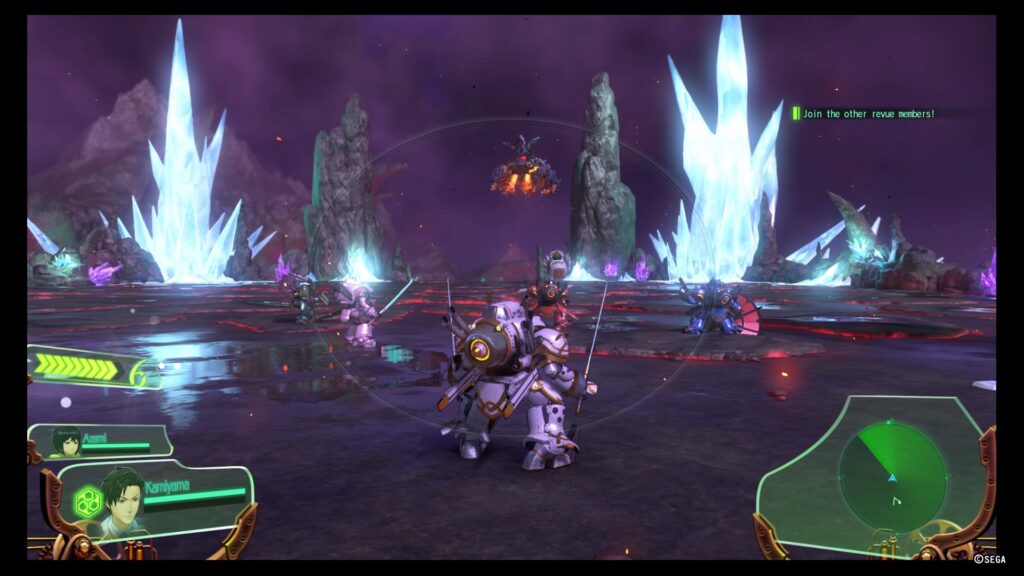1024x576 pixels.
Task: Select Kamiyama's character portrait
Action: [x=122, y=501]
